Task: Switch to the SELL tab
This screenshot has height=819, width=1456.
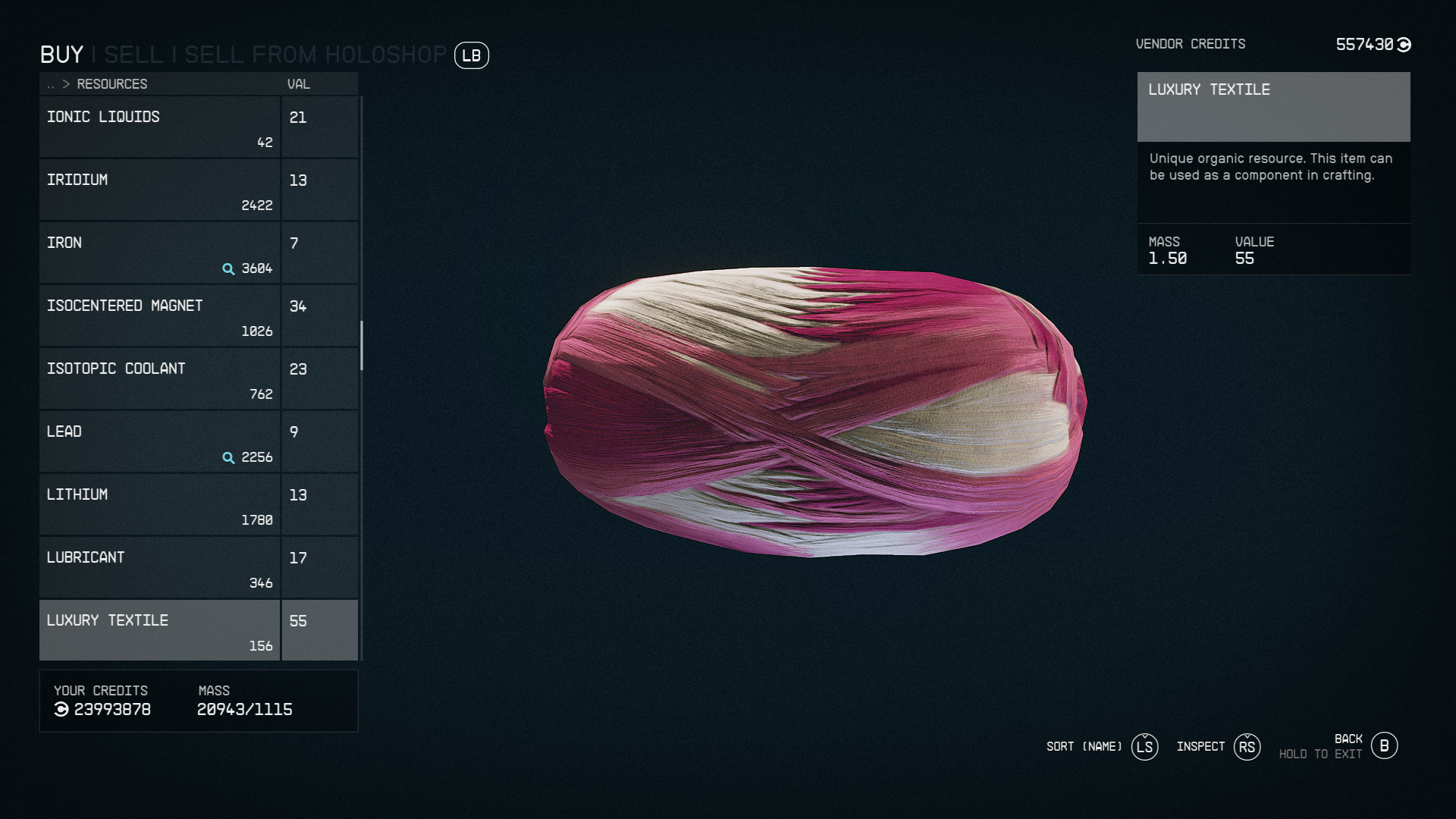Action: tap(135, 55)
